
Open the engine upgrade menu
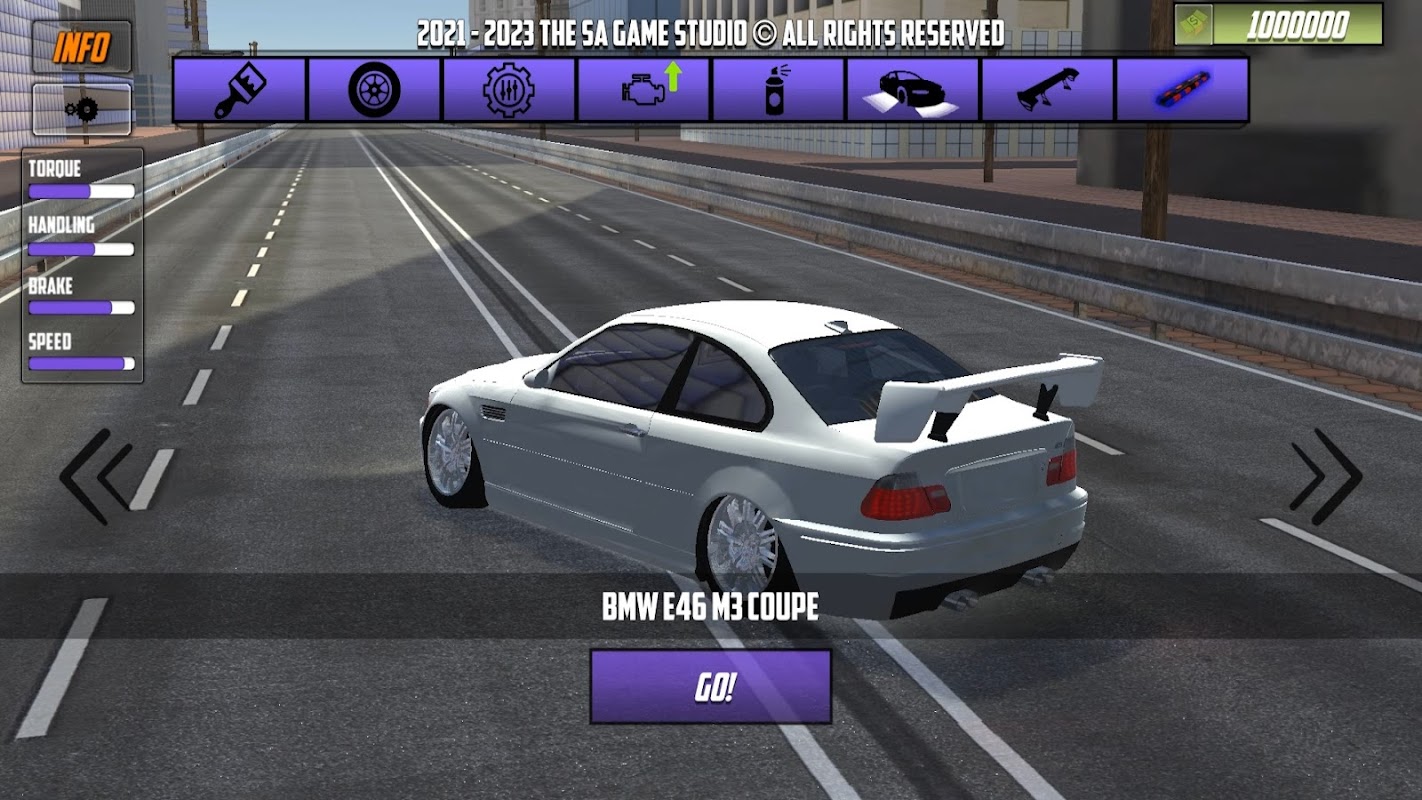pyautogui.click(x=644, y=90)
